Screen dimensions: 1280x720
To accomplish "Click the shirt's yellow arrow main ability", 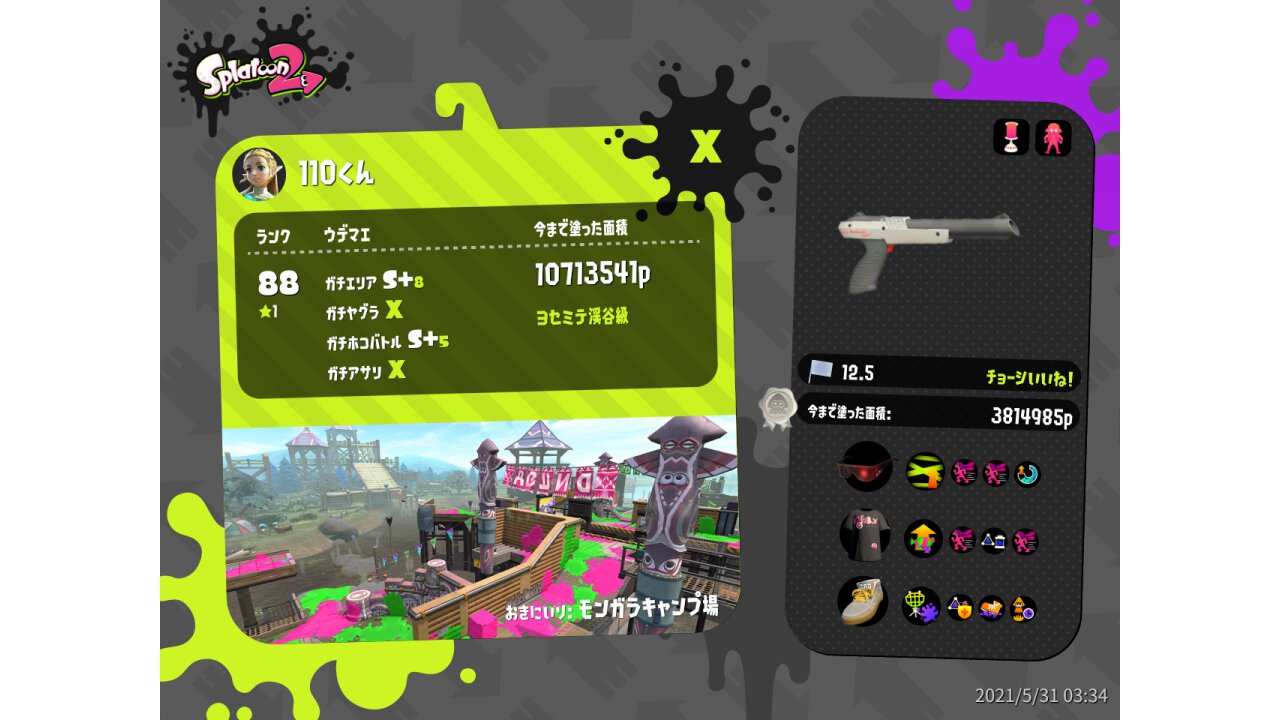I will (x=923, y=539).
